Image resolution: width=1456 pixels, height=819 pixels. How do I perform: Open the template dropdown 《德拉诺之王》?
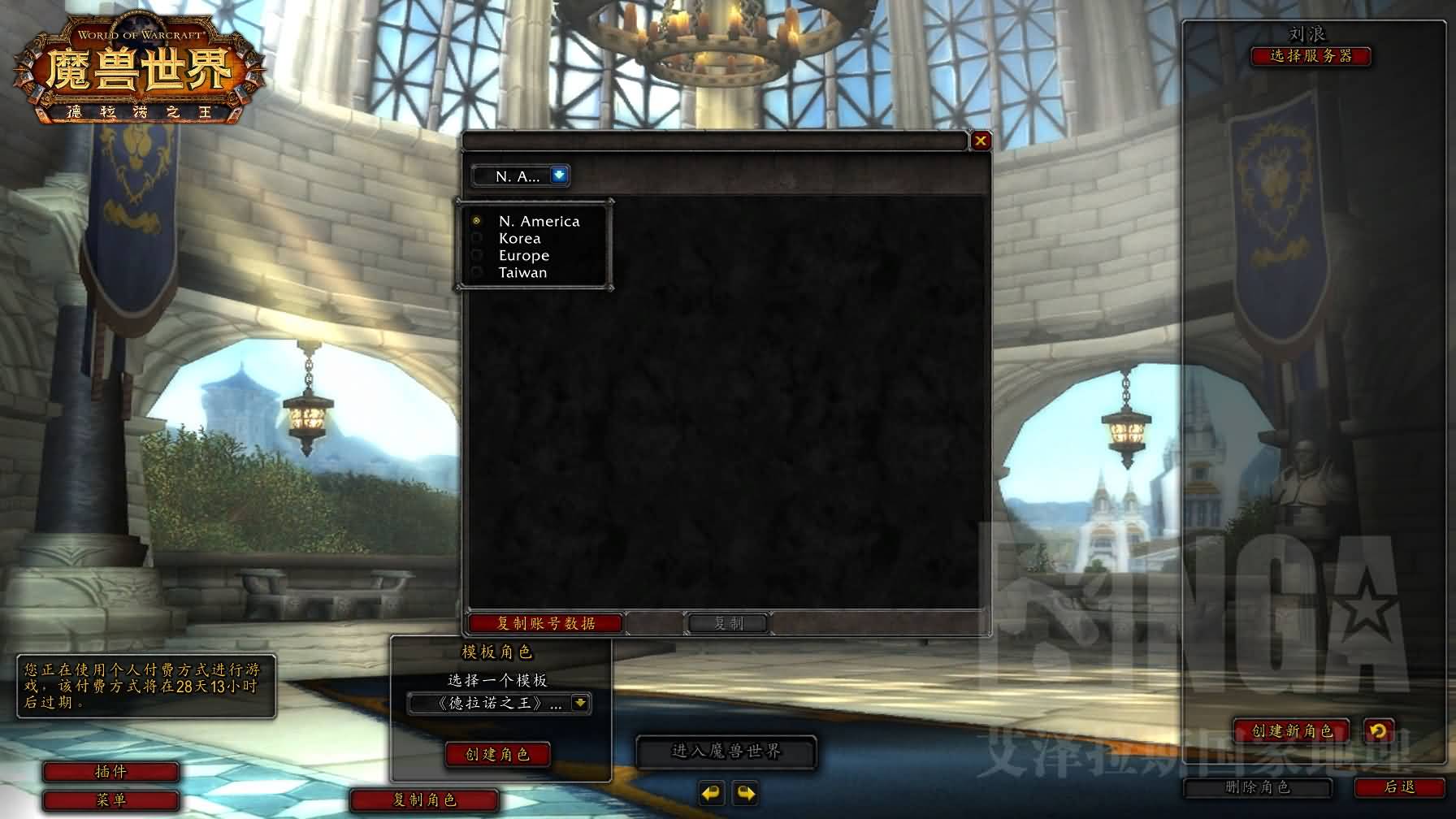580,703
